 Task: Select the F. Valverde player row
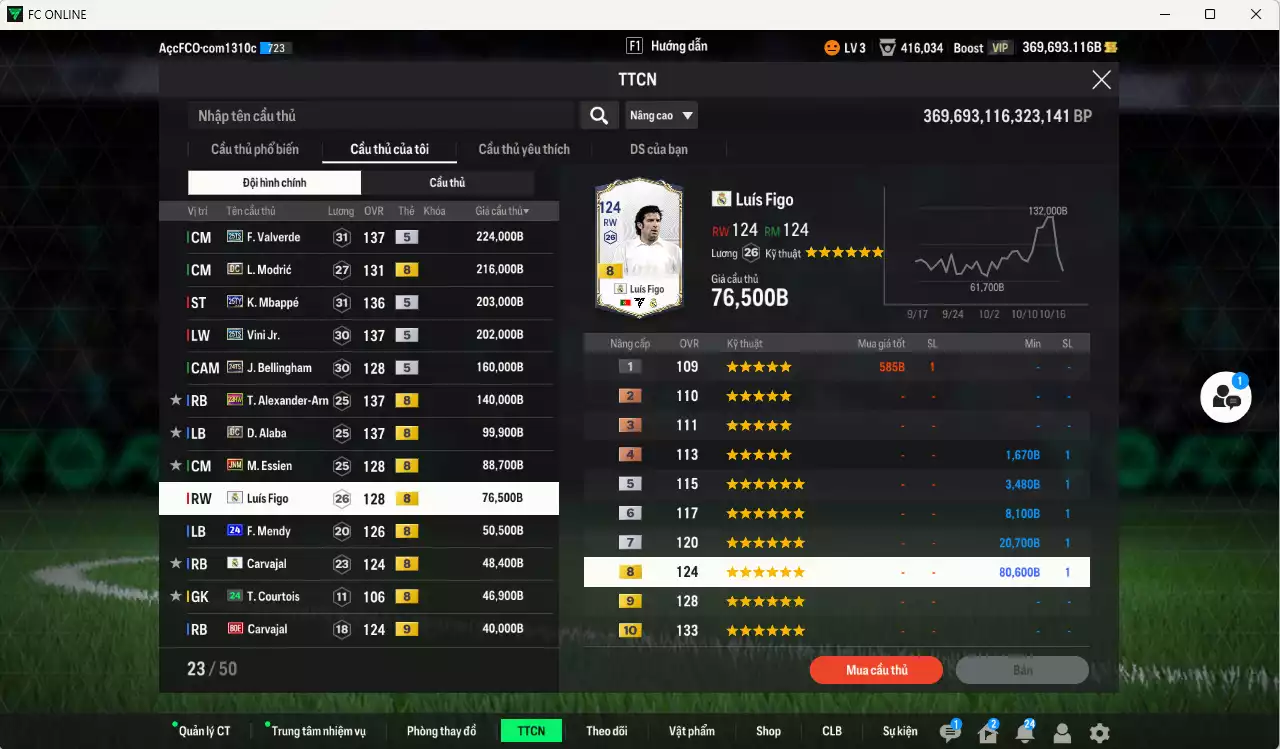[356, 237]
